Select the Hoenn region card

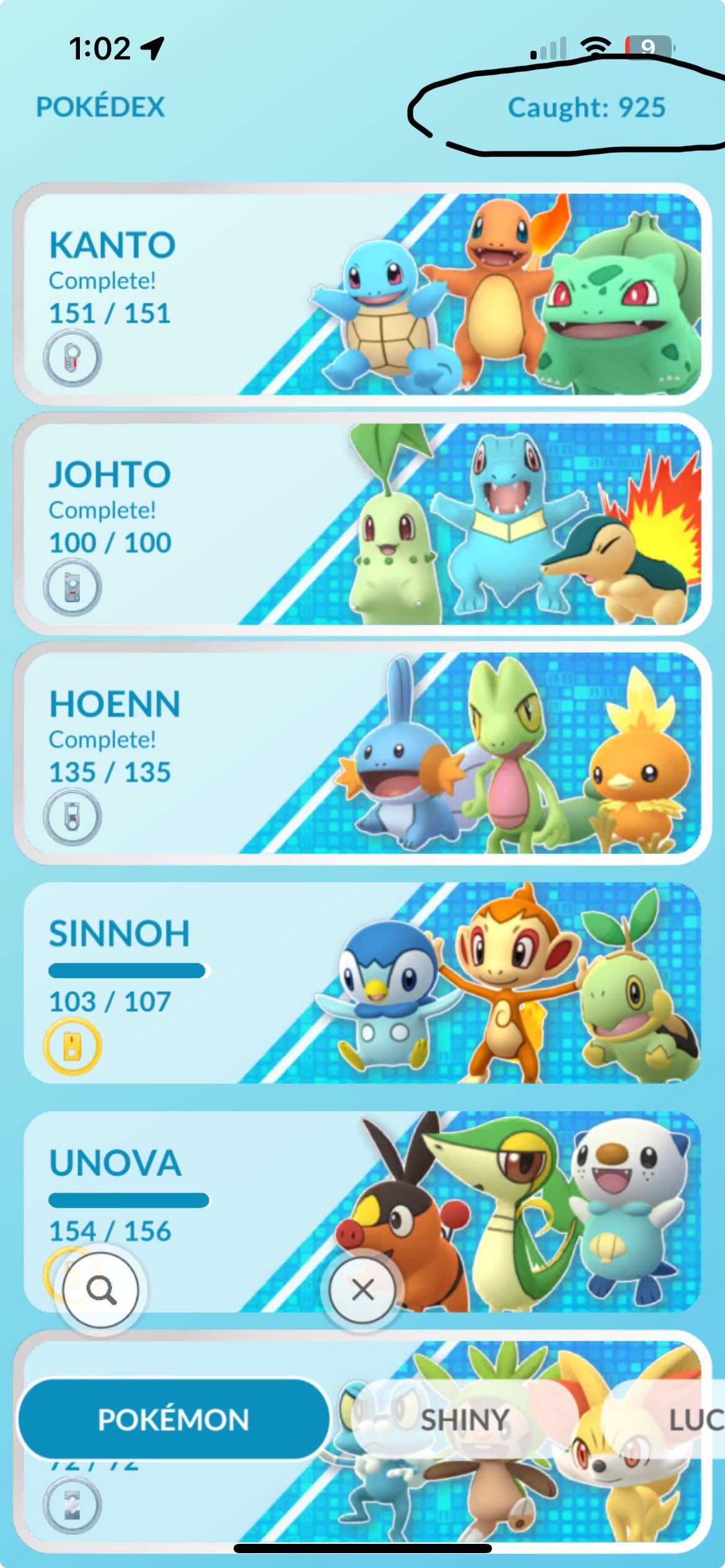click(x=362, y=752)
